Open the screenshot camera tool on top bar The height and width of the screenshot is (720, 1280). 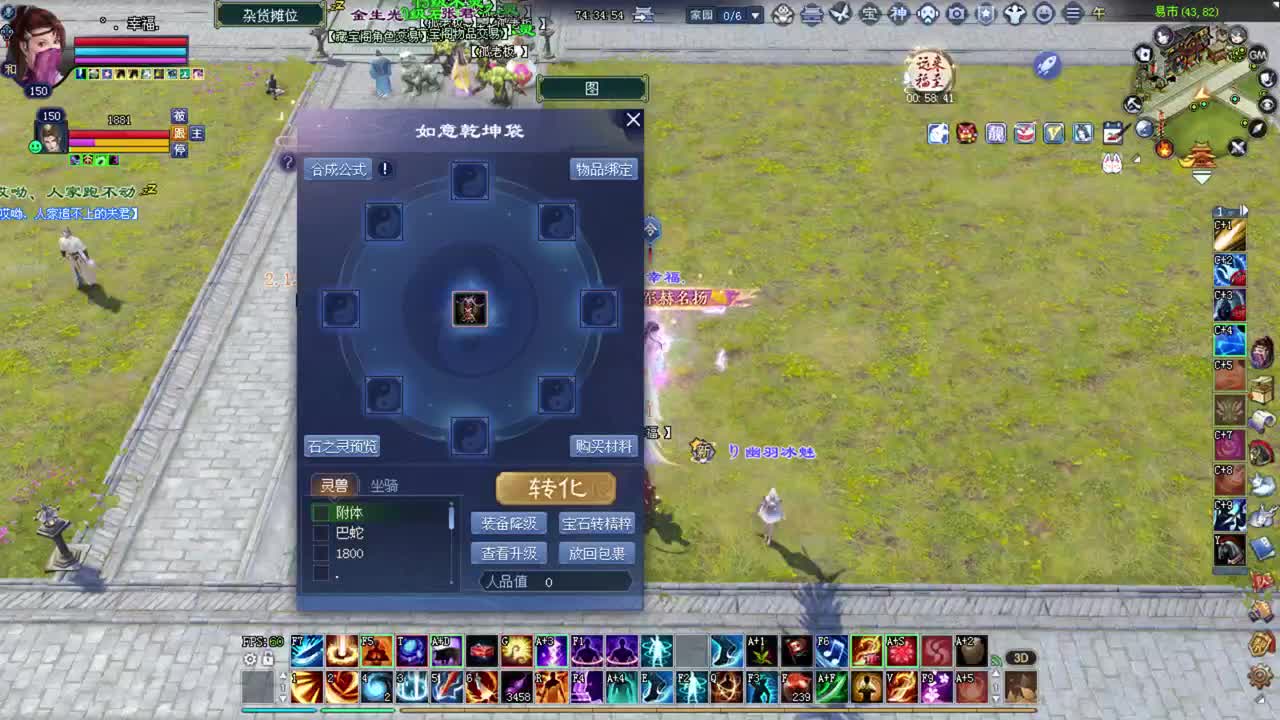click(x=956, y=14)
